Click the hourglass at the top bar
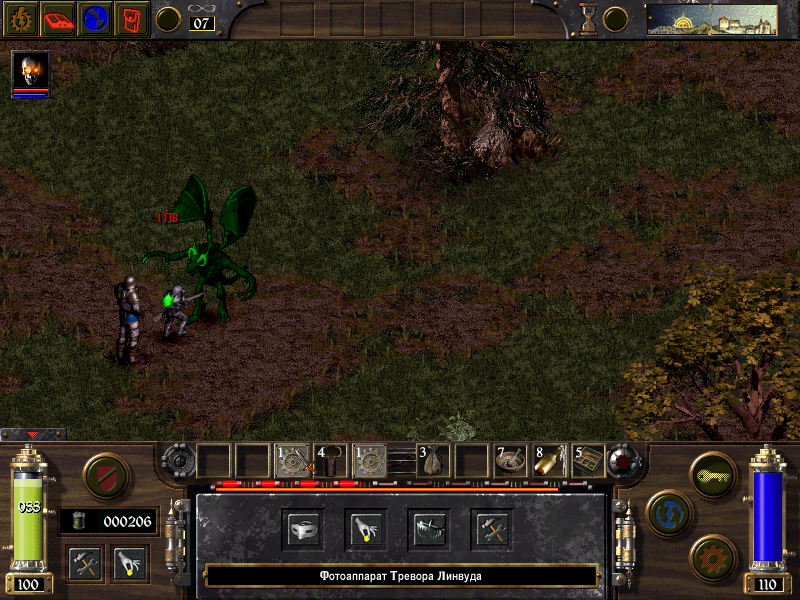Screen dimensions: 800x600 pyautogui.click(x=589, y=18)
